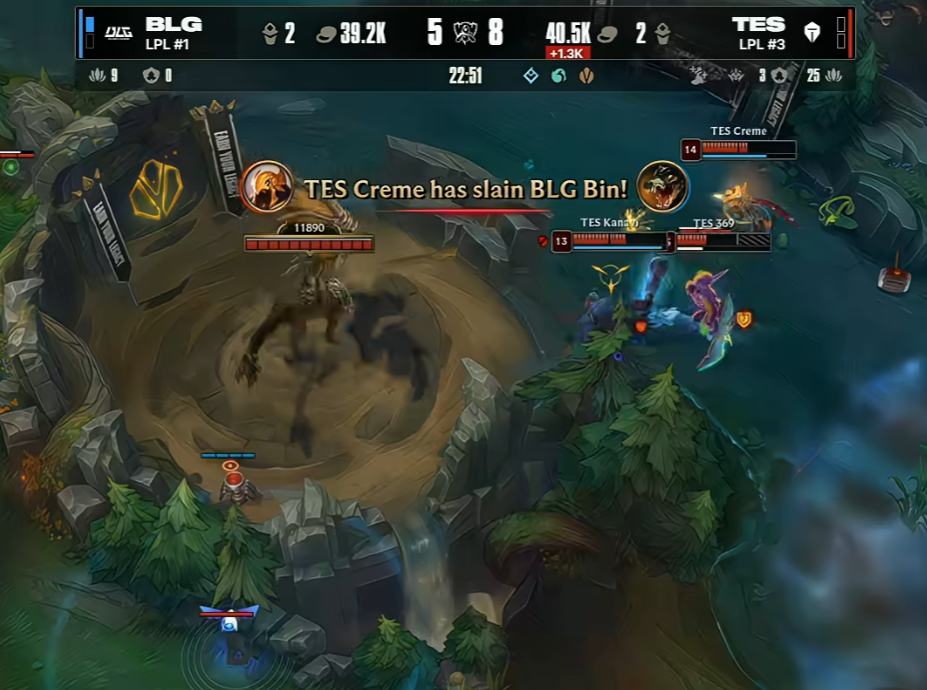Click the trophy emblem between the kill scores
Viewport: 927px width, 690px height.
tap(465, 32)
